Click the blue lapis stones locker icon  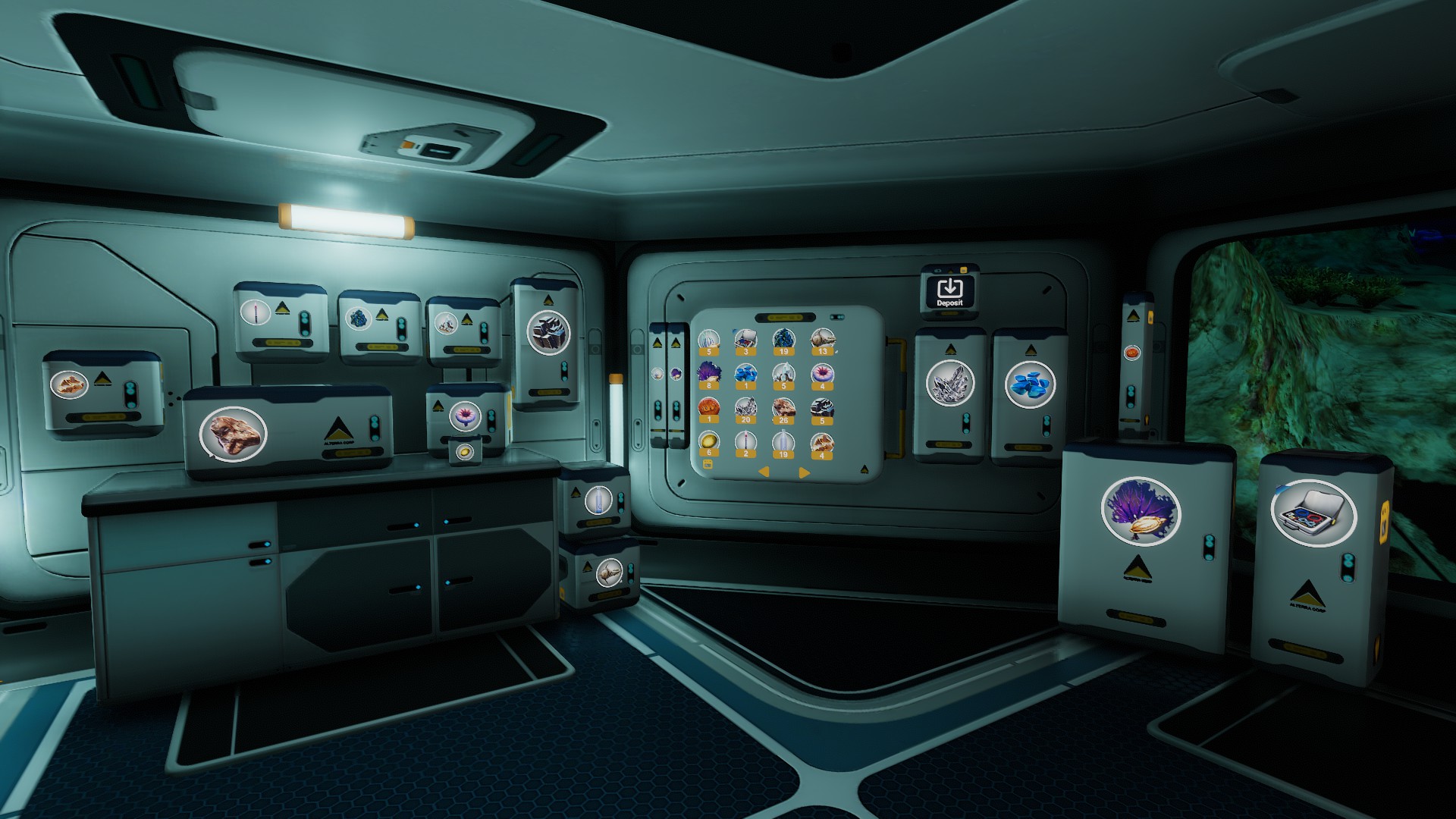[1031, 385]
